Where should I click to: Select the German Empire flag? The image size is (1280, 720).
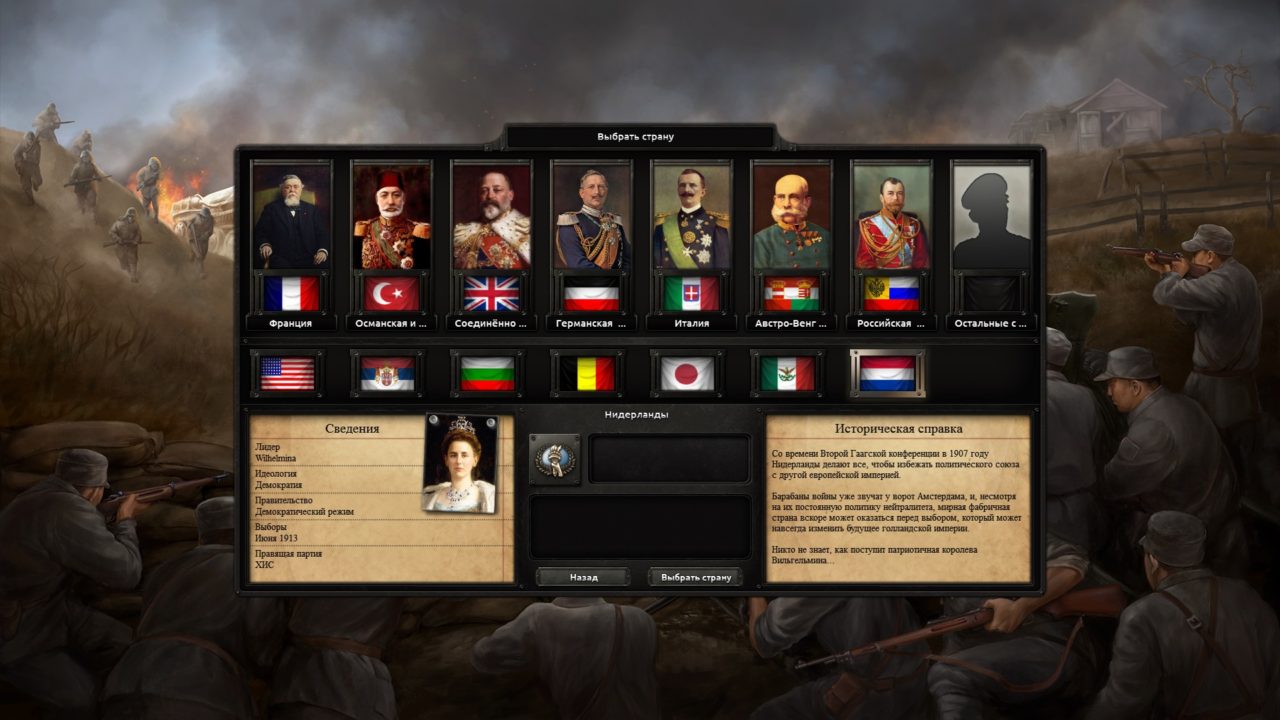(591, 292)
